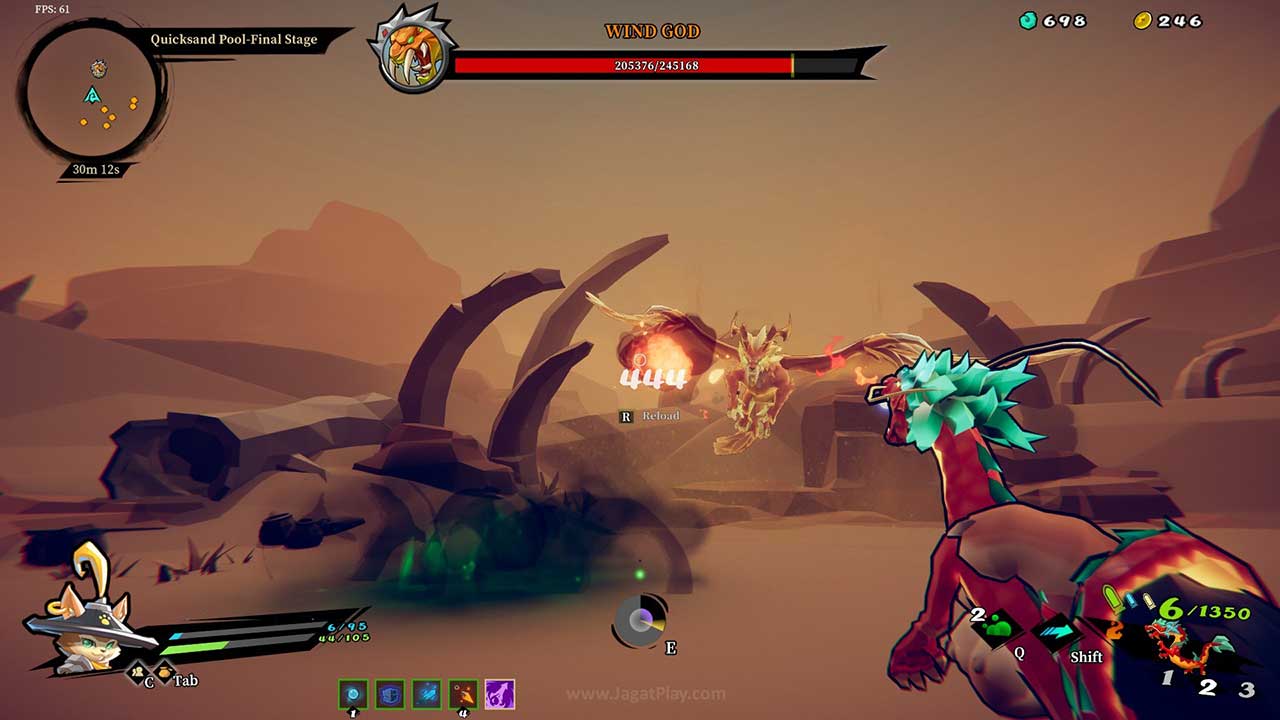Click the green soul essence currency icon

1028,21
